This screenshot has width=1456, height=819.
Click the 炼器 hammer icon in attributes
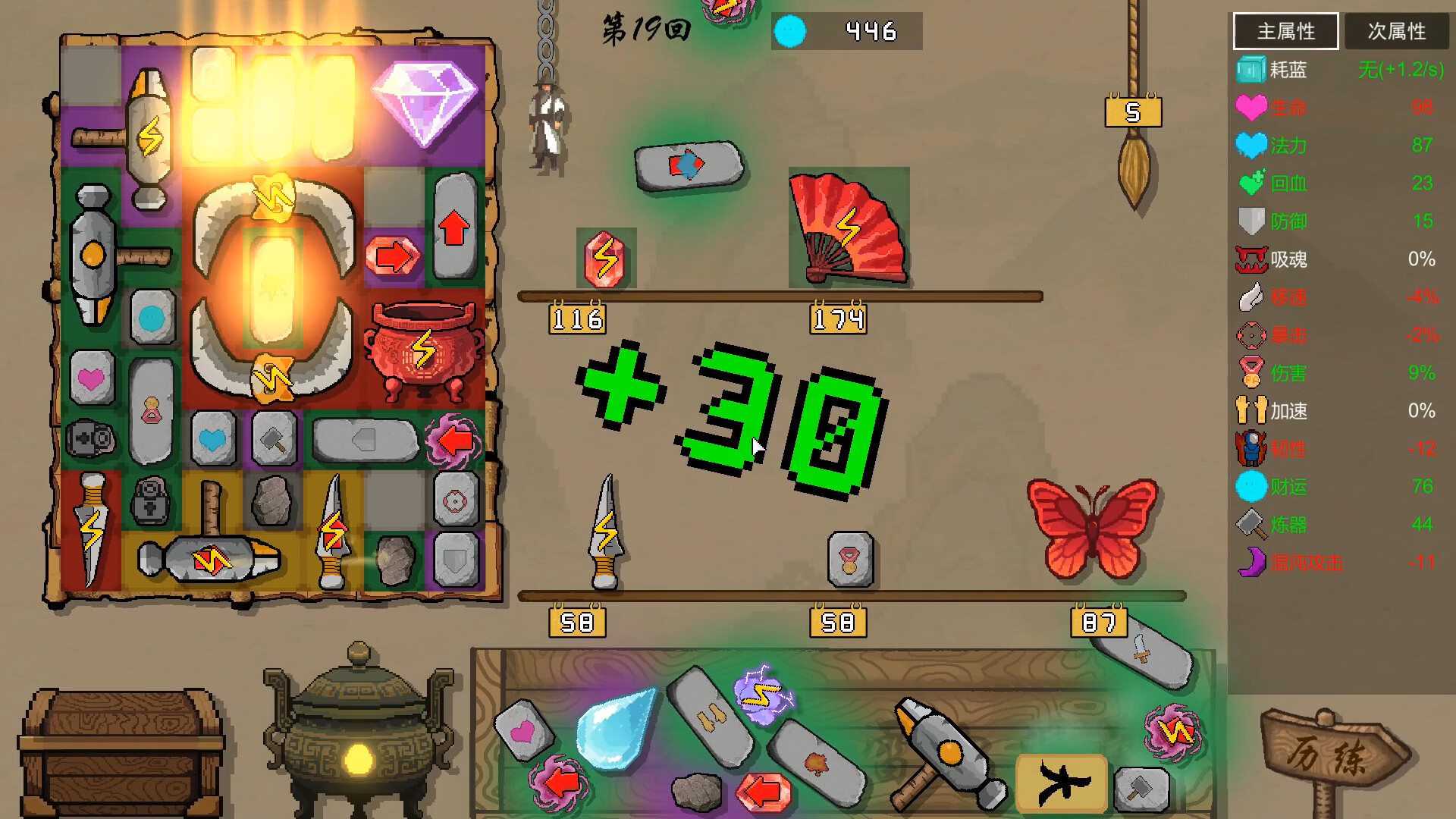(1253, 525)
